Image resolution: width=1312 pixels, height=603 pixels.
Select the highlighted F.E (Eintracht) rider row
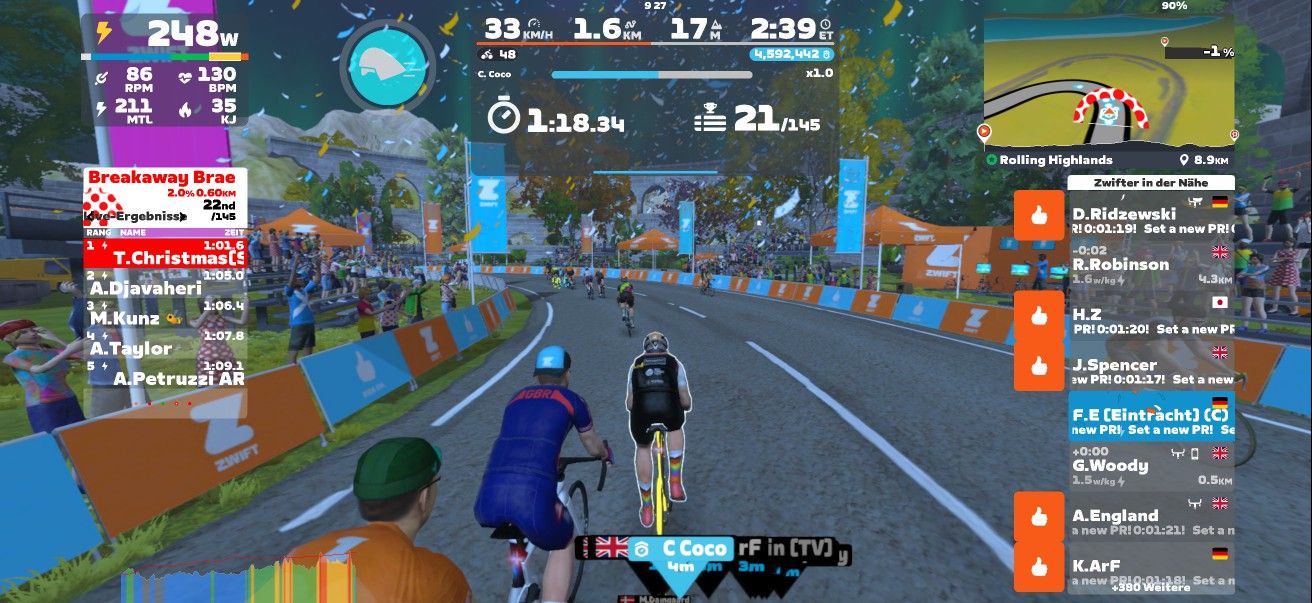pos(1150,416)
